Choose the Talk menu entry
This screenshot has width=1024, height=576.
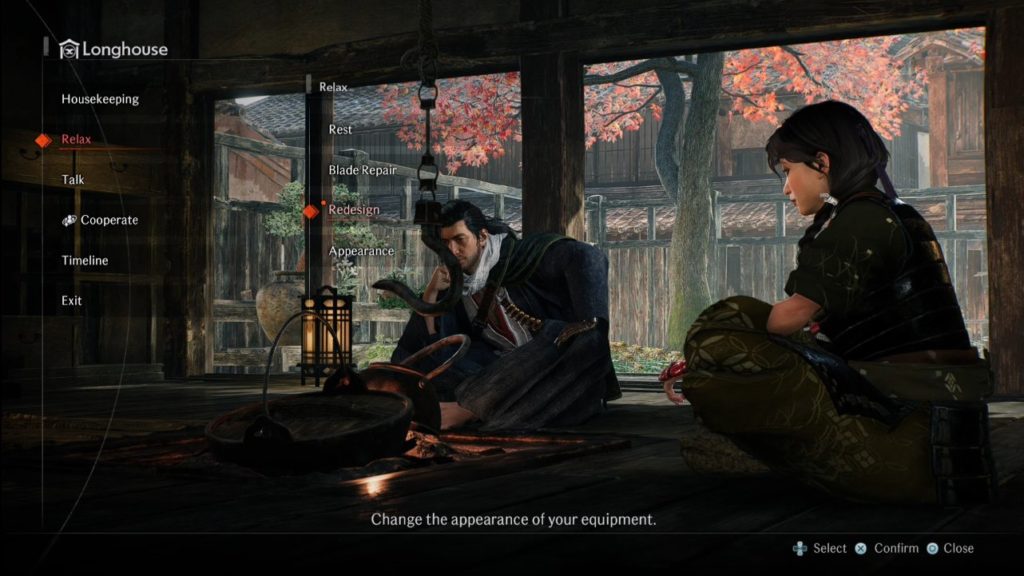(73, 180)
